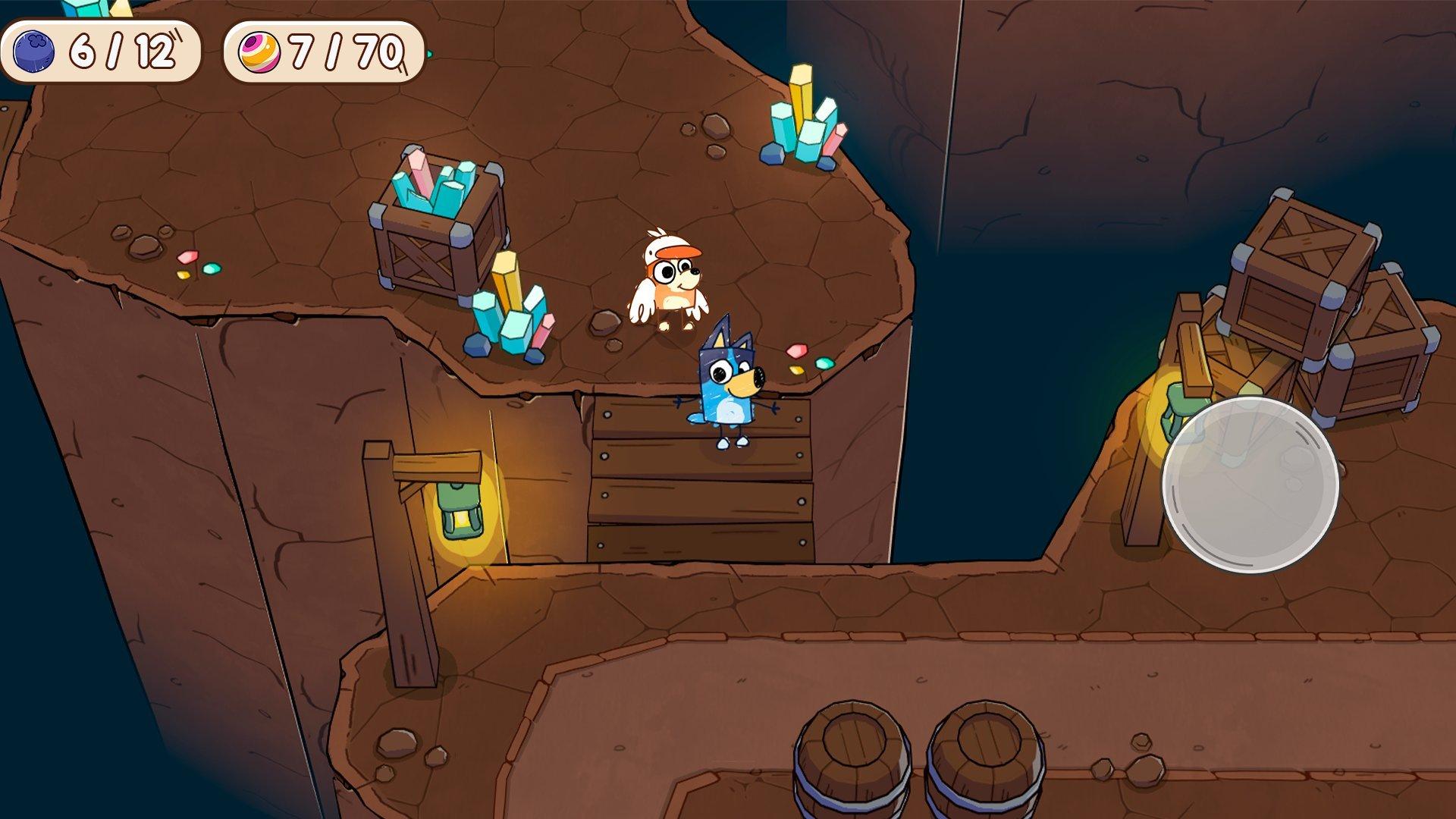Select Bingo wearing the orange cap

pos(667,281)
